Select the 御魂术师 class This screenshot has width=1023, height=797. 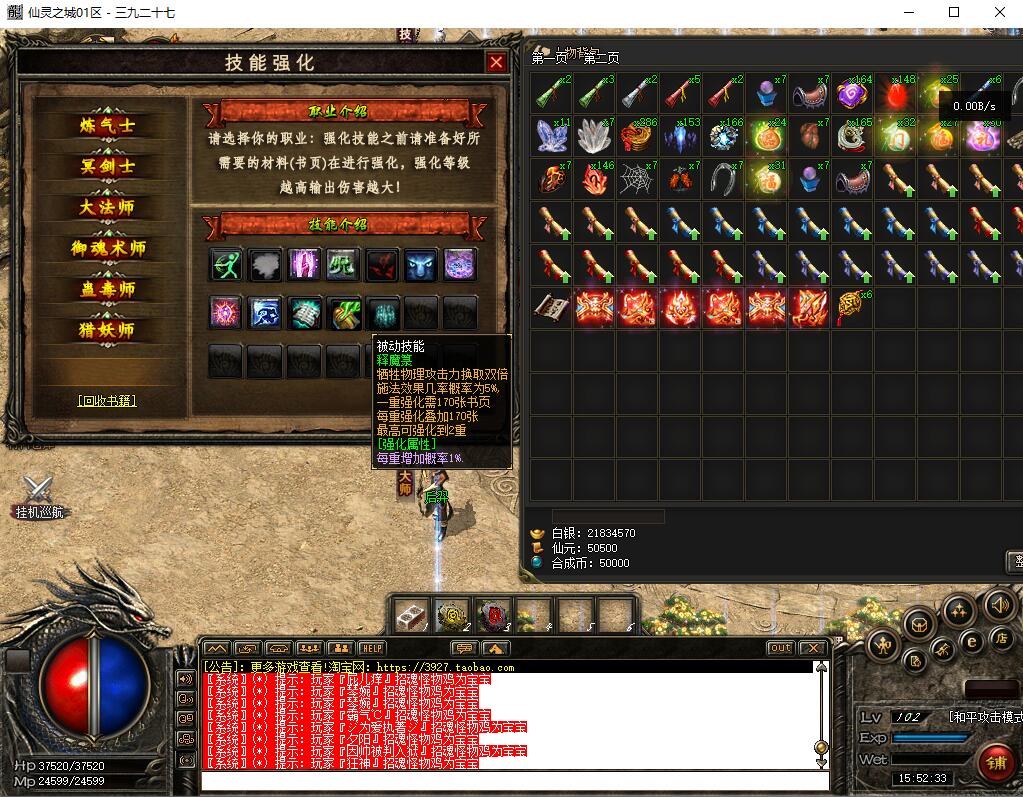(x=107, y=249)
